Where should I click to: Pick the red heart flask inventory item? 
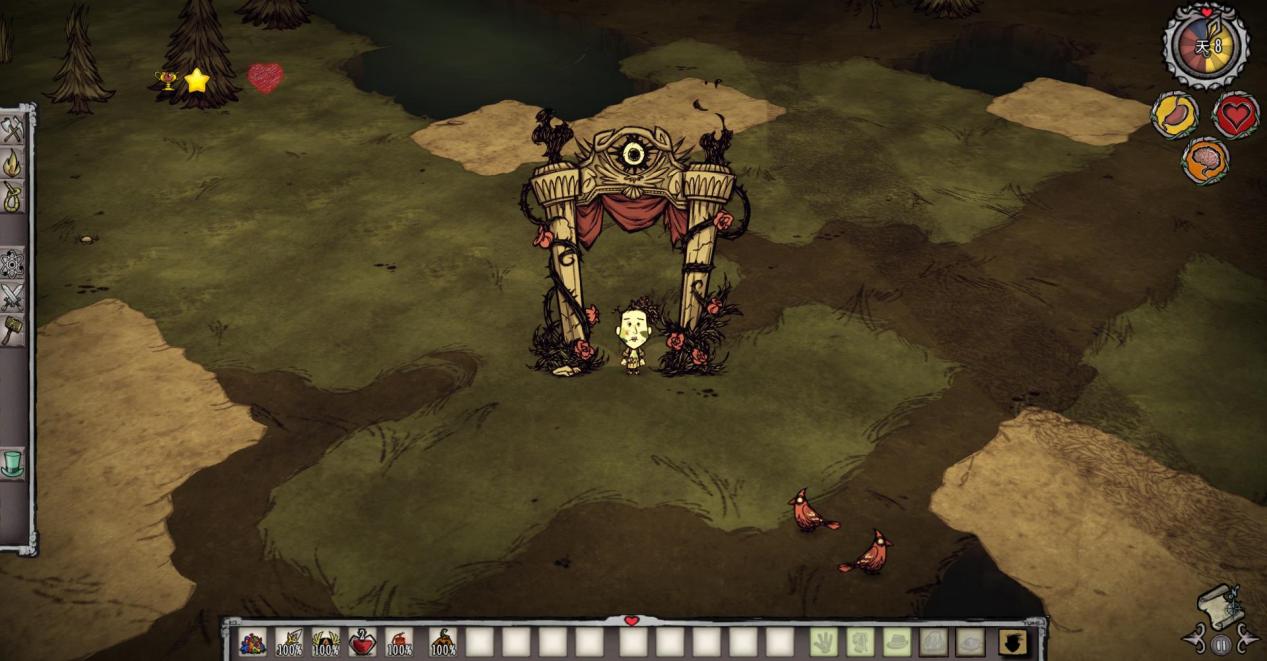[362, 642]
